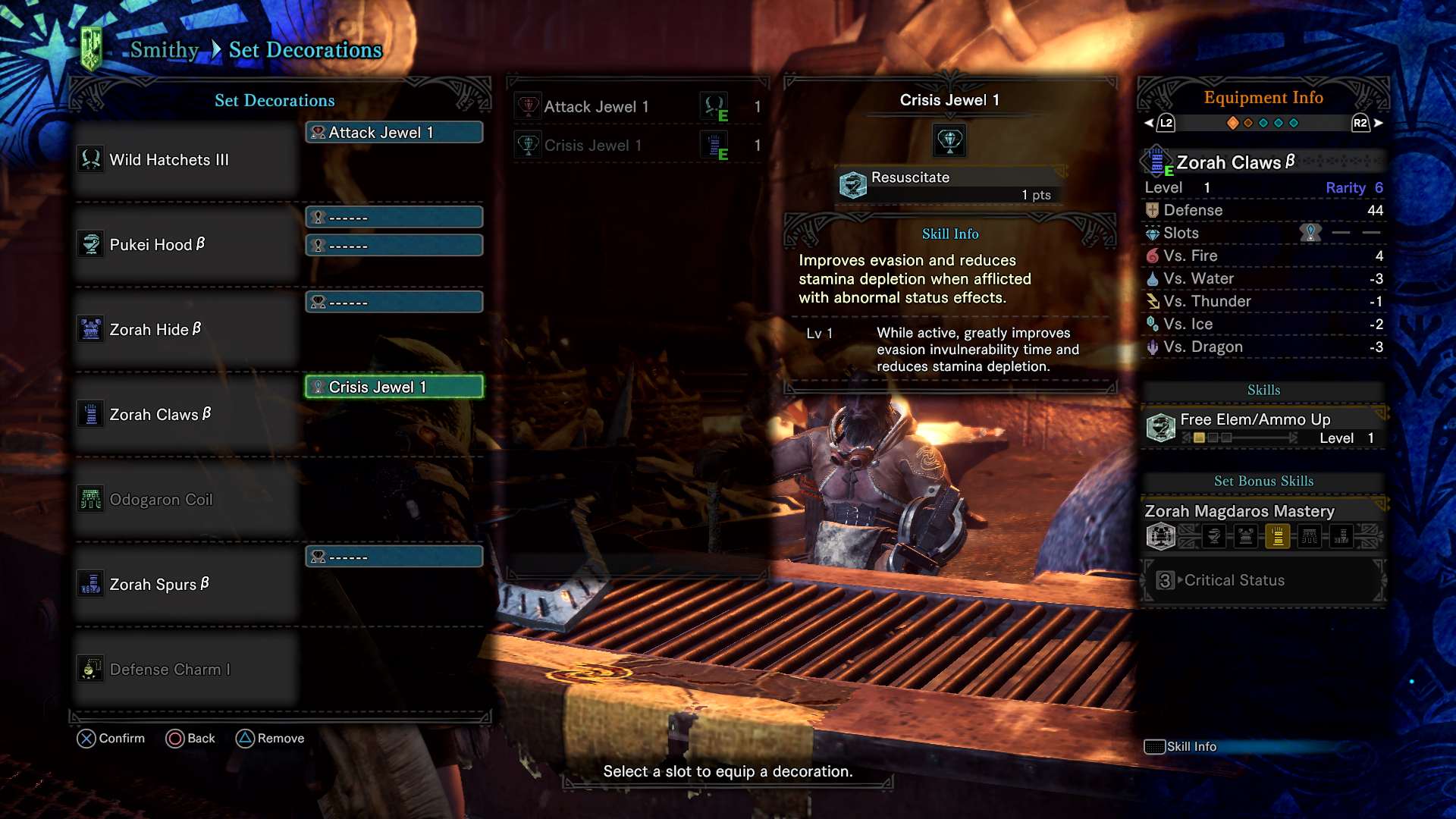Select the Defense Charm I row

click(x=186, y=670)
